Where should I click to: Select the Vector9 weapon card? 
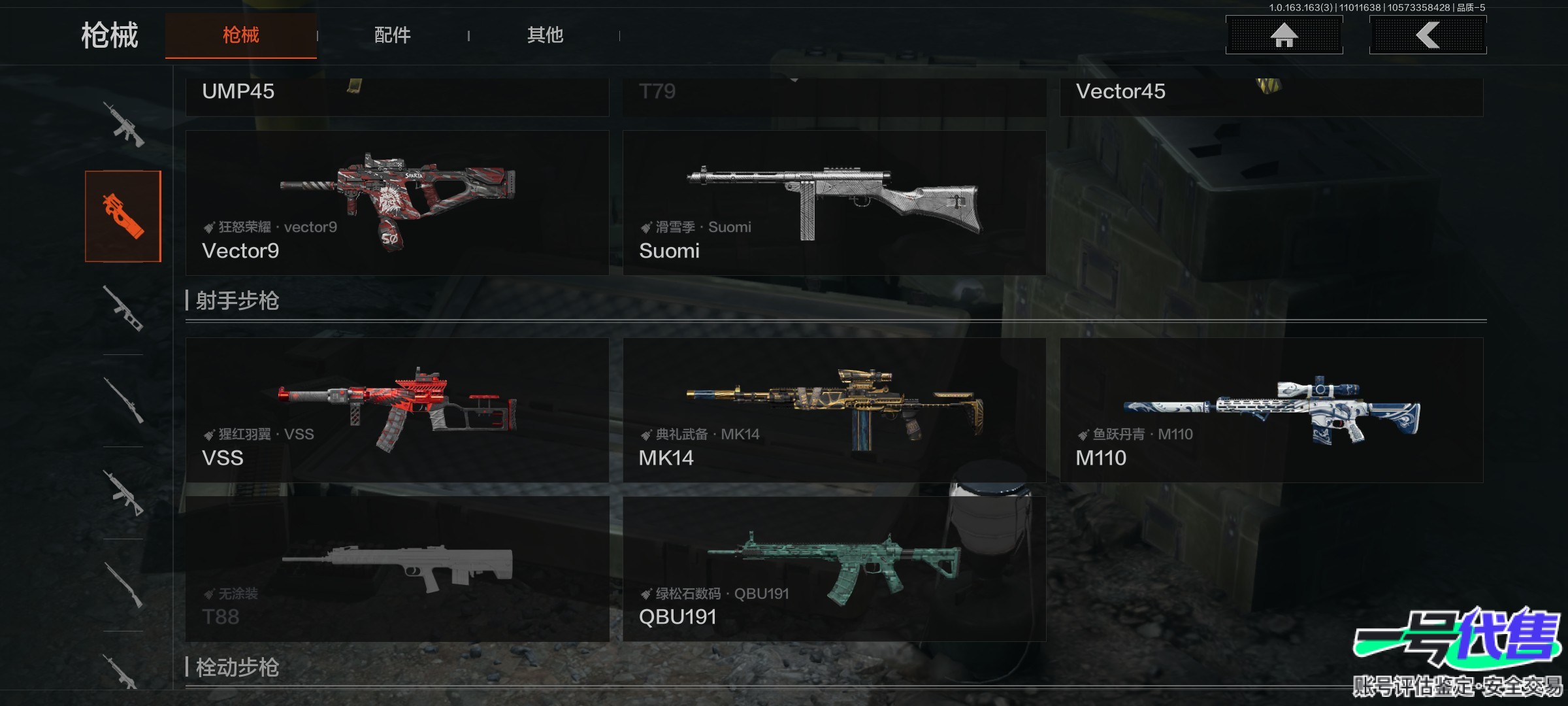tap(397, 203)
